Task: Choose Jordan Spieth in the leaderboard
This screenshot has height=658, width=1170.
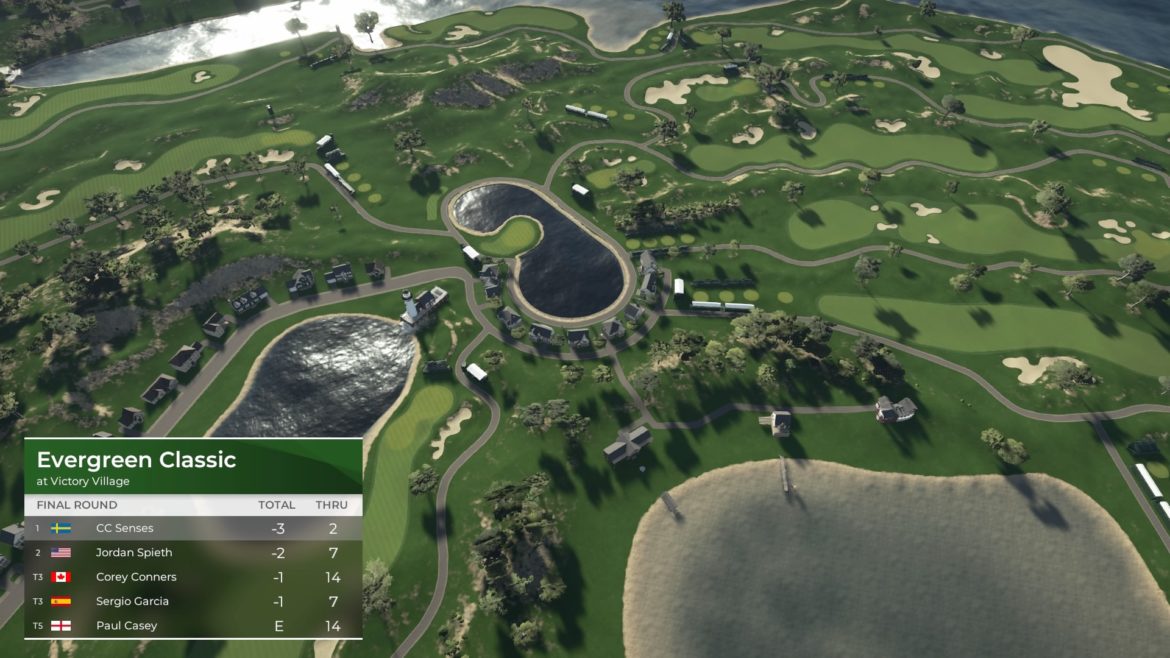Action: pyautogui.click(x=193, y=552)
